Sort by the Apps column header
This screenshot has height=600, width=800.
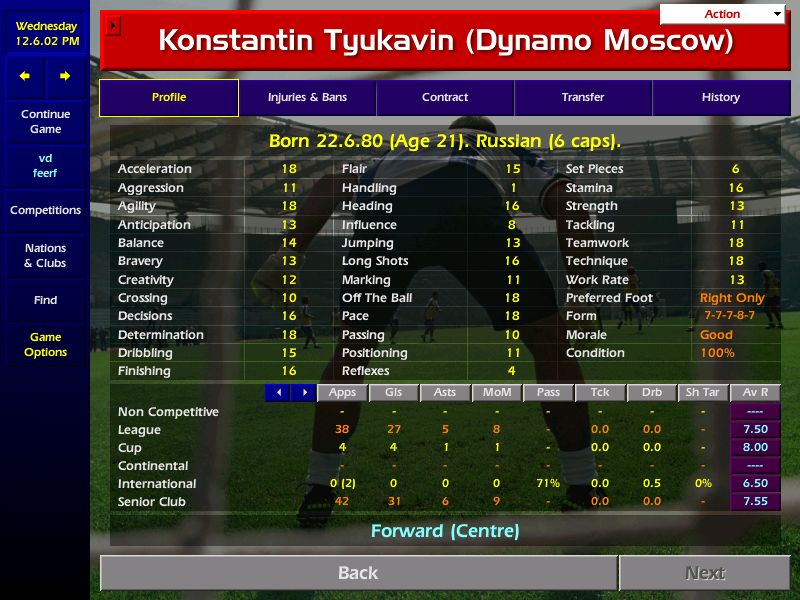click(342, 393)
